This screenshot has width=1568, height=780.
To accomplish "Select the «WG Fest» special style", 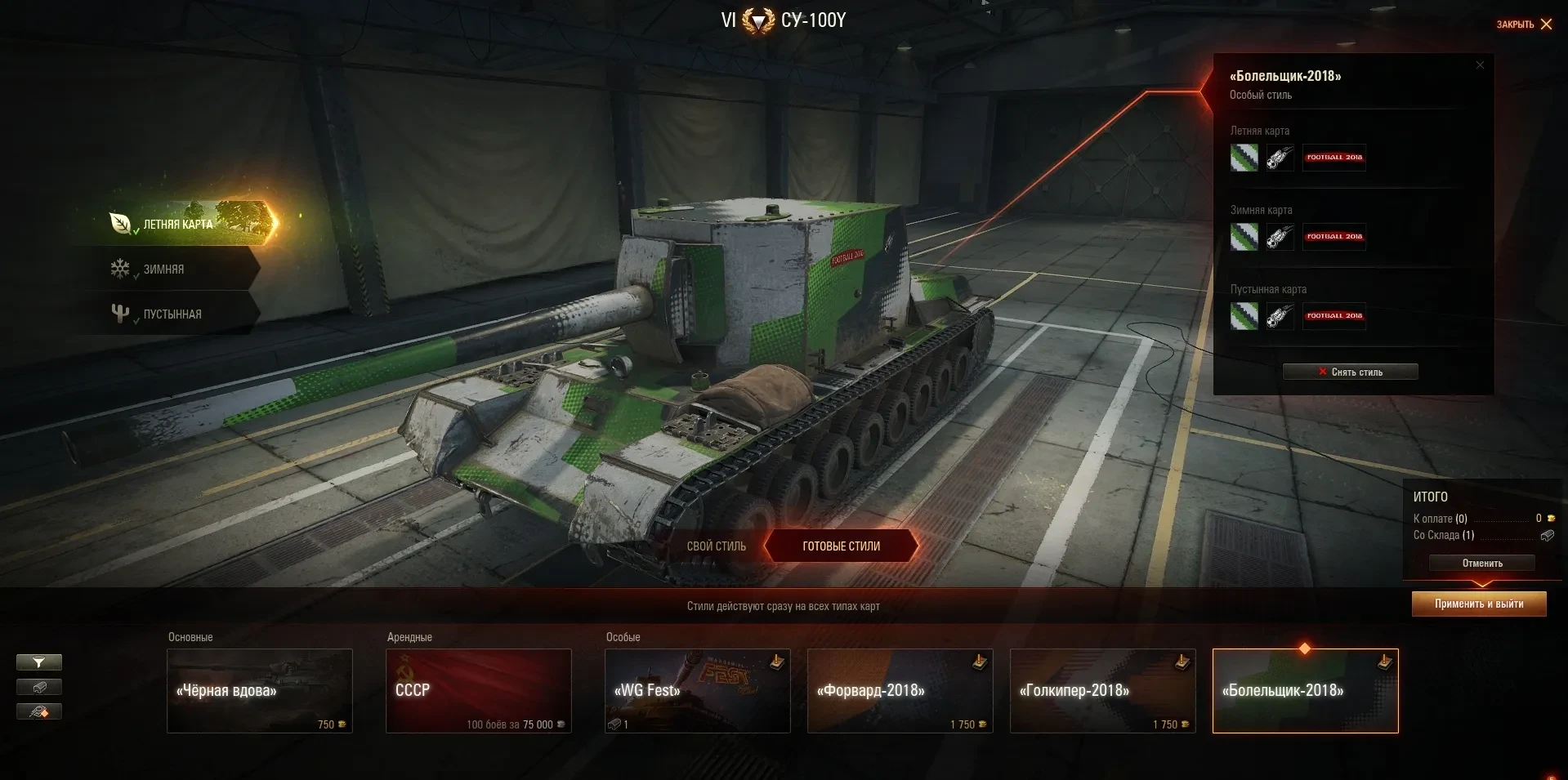I will pos(697,691).
